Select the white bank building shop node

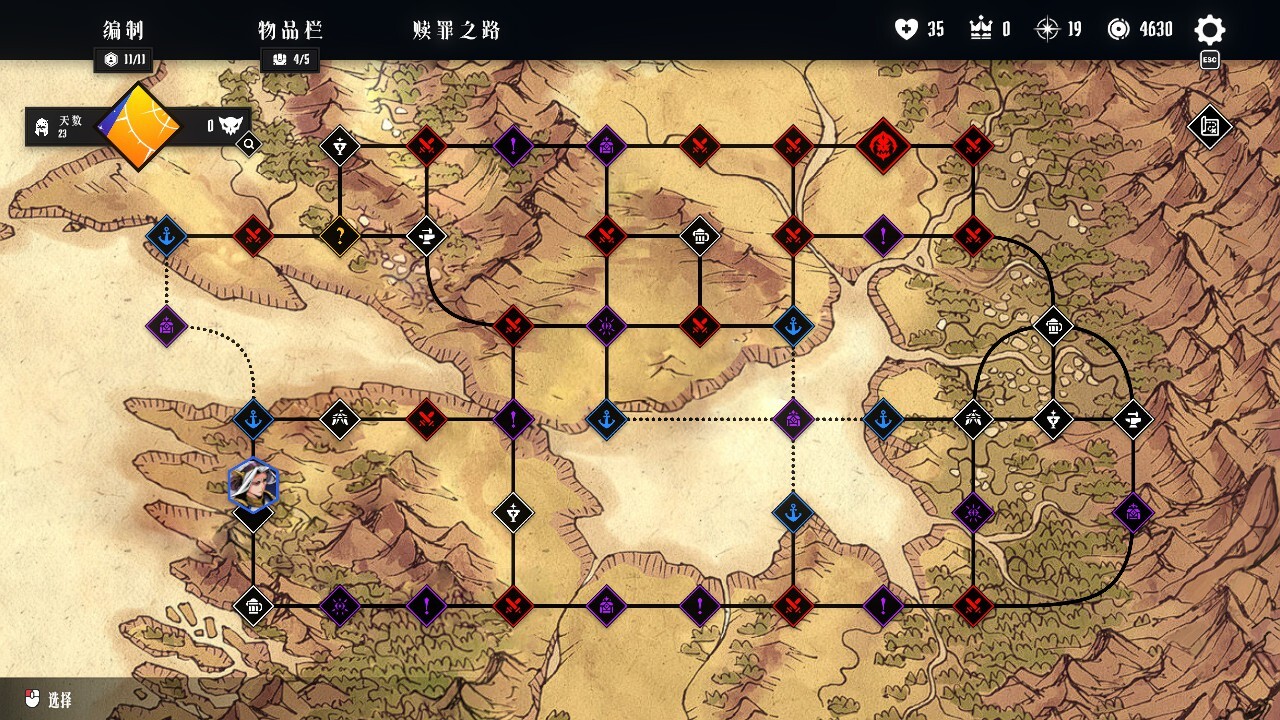pos(702,236)
